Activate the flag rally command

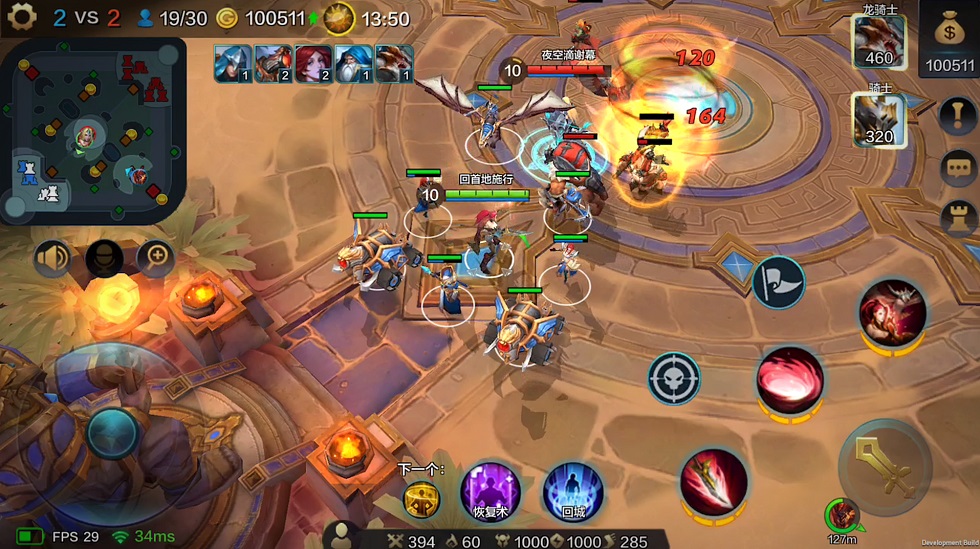pyautogui.click(x=778, y=281)
